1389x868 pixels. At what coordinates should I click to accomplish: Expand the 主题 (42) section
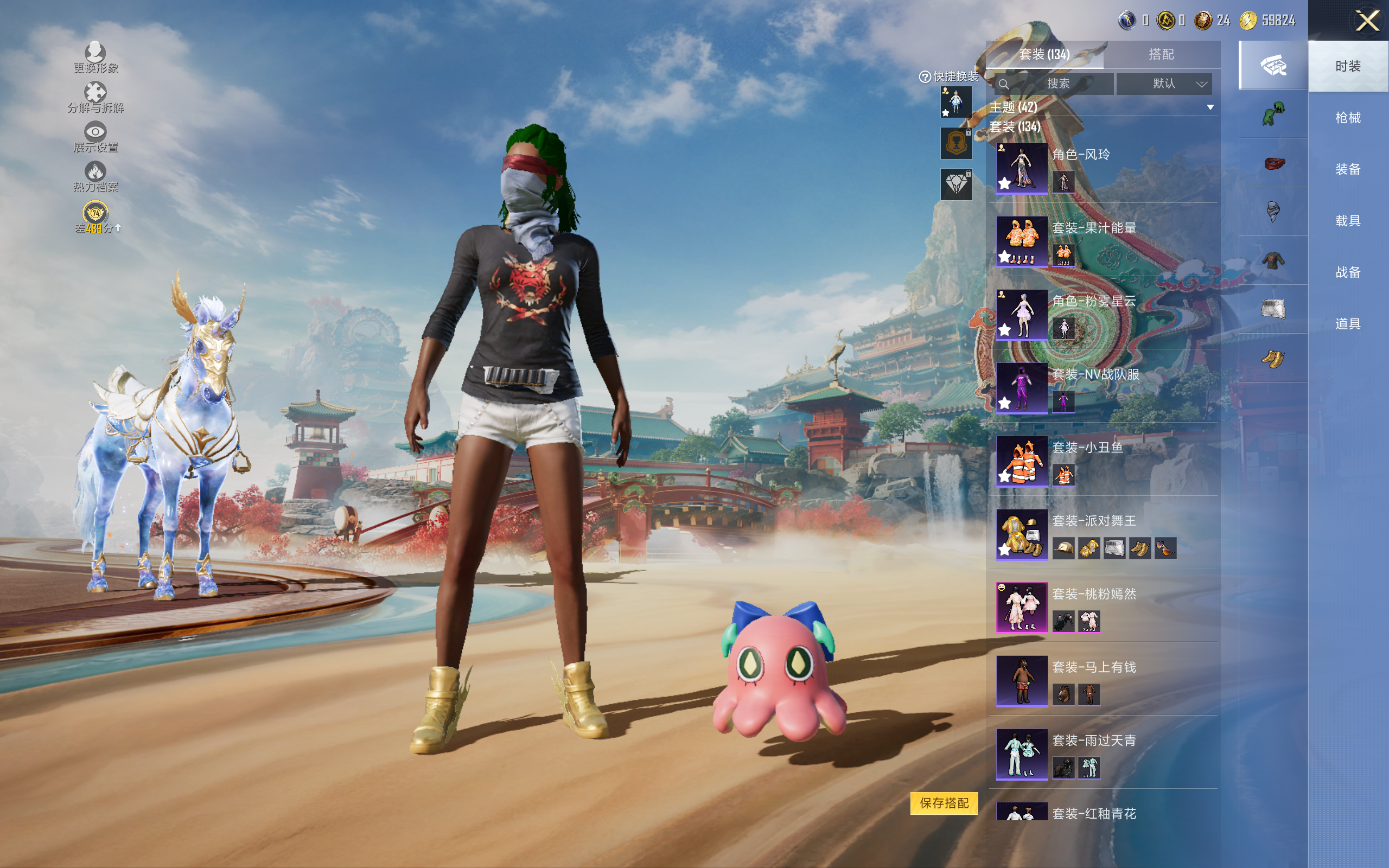coord(1210,107)
